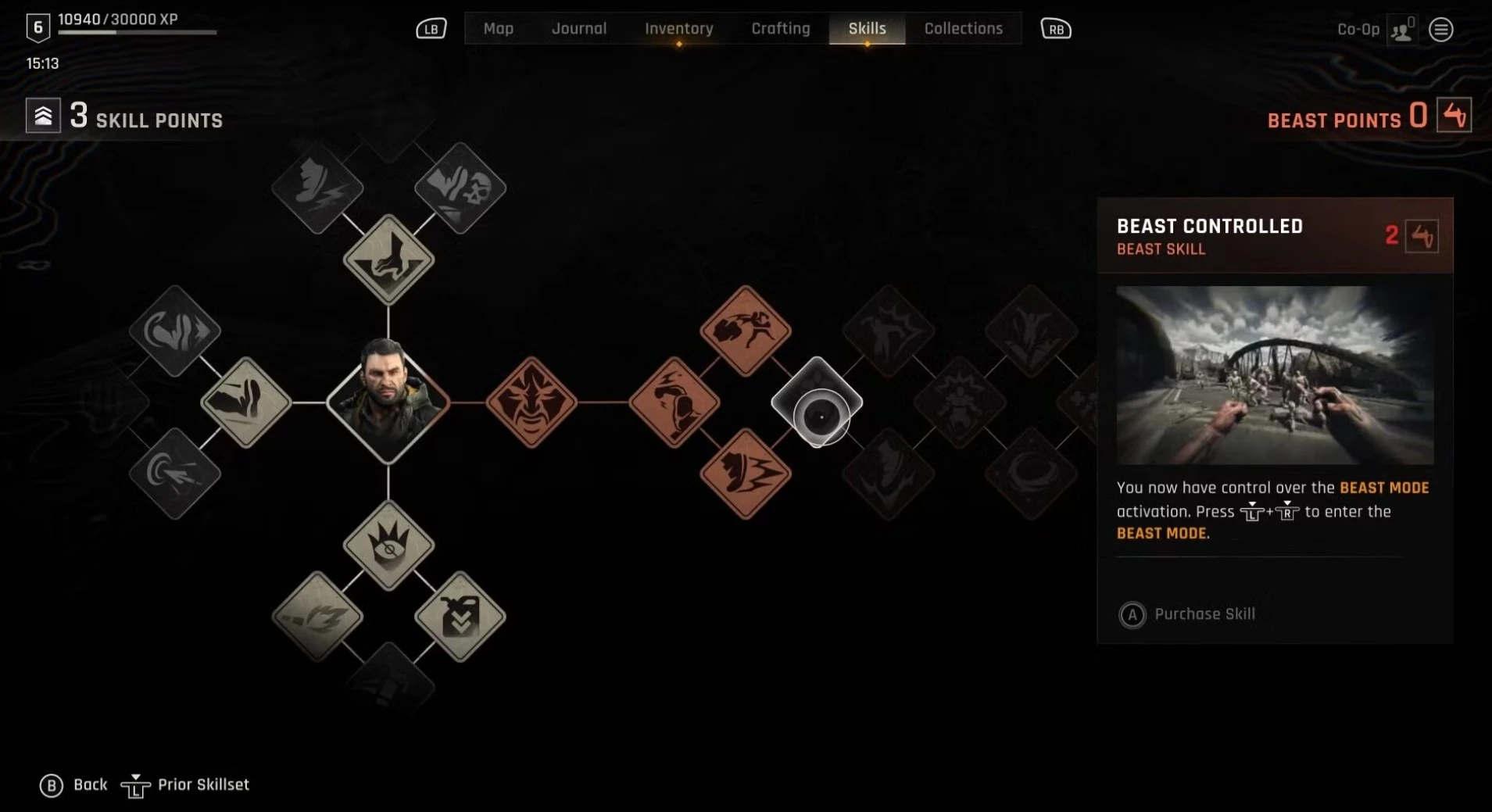Open the hamburger menu icon

[1440, 30]
